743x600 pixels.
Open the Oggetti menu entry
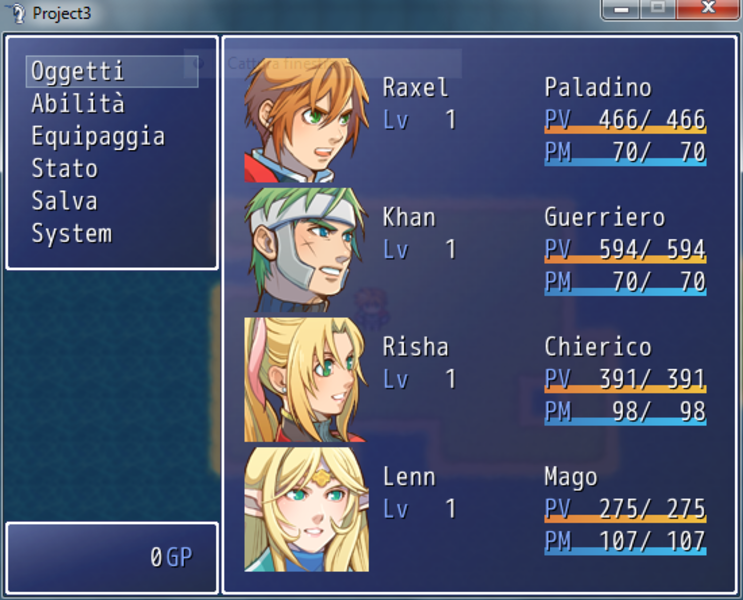(x=78, y=72)
